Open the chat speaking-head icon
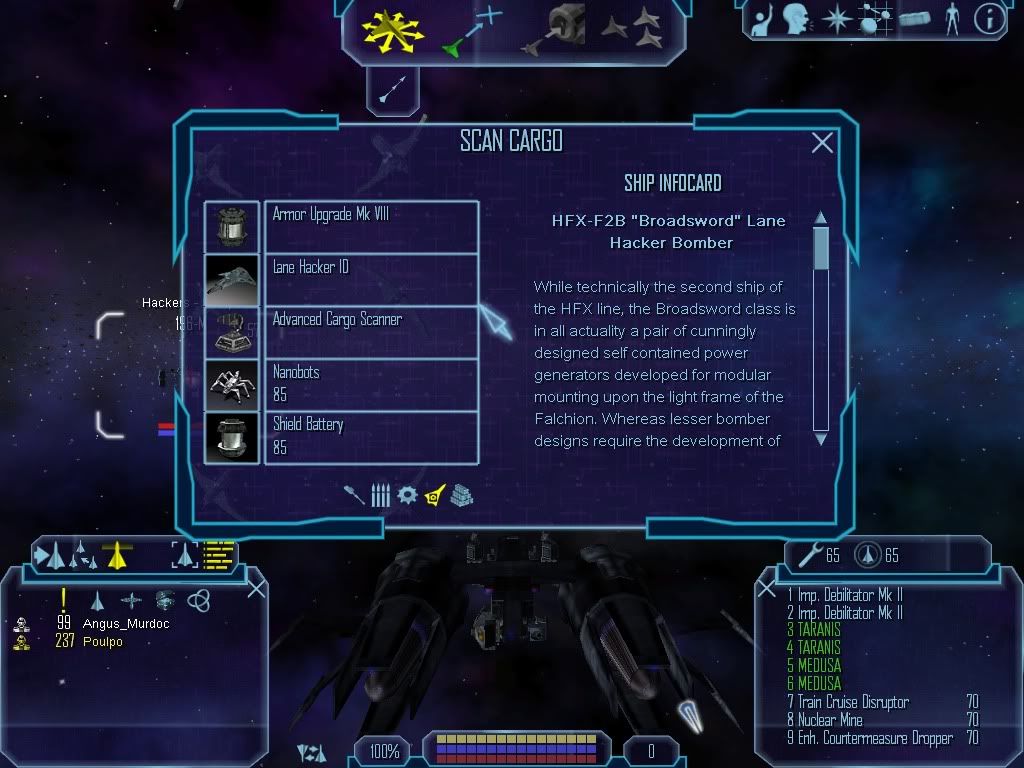The image size is (1024, 768). [x=796, y=18]
